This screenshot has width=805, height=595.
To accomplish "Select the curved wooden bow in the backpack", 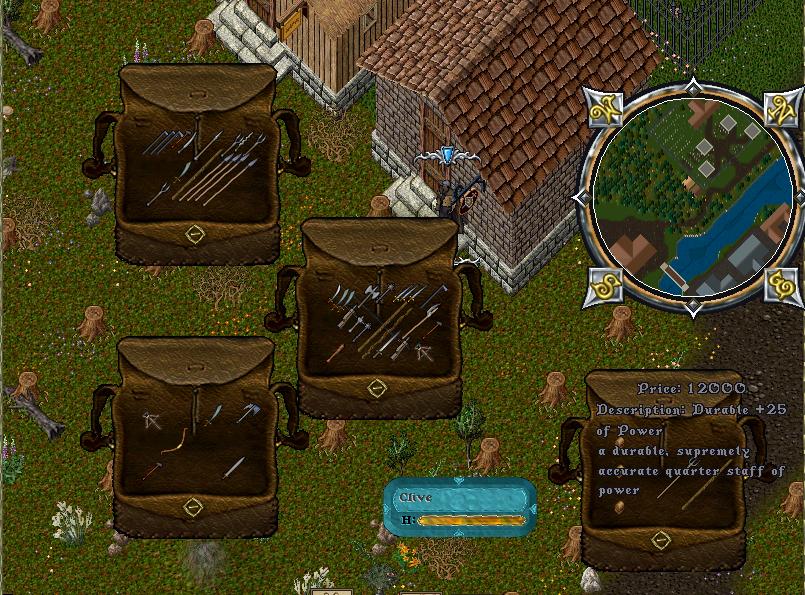I will (x=175, y=442).
